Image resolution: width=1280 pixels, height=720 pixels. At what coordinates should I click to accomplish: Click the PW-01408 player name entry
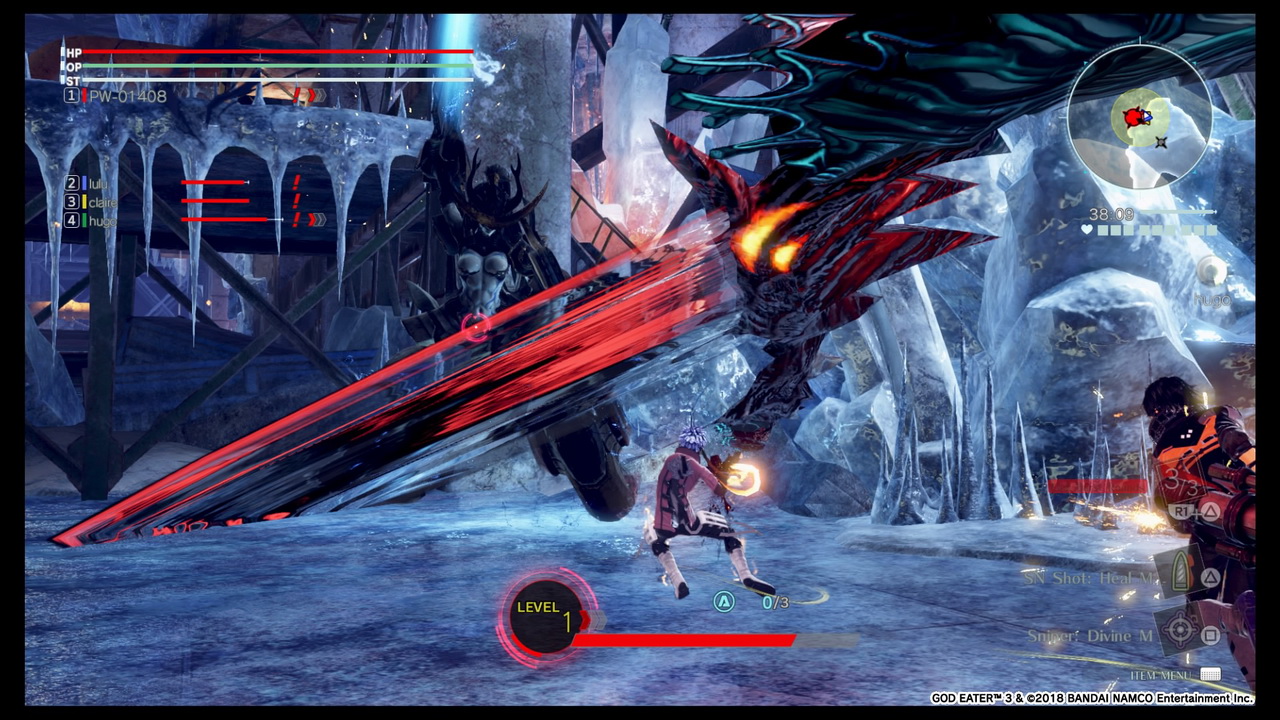tap(127, 96)
